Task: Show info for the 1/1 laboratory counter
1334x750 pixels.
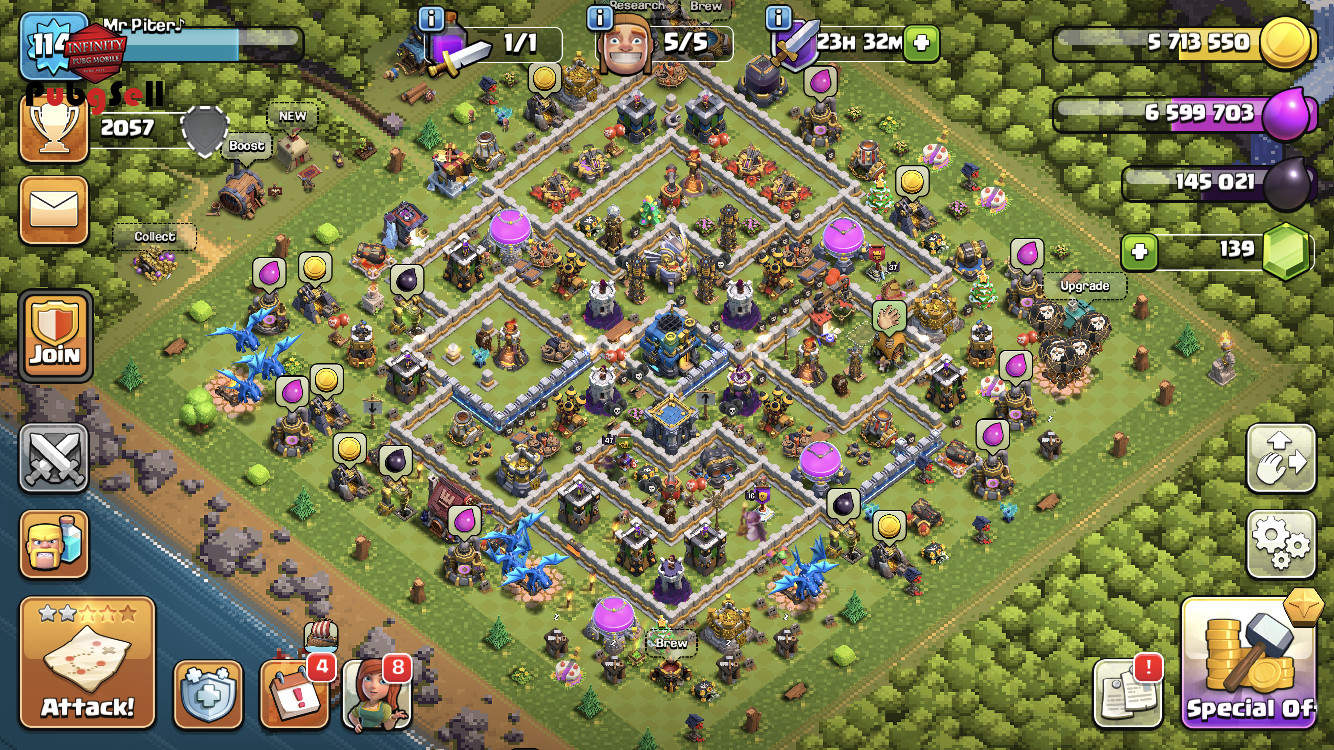Action: (x=431, y=17)
